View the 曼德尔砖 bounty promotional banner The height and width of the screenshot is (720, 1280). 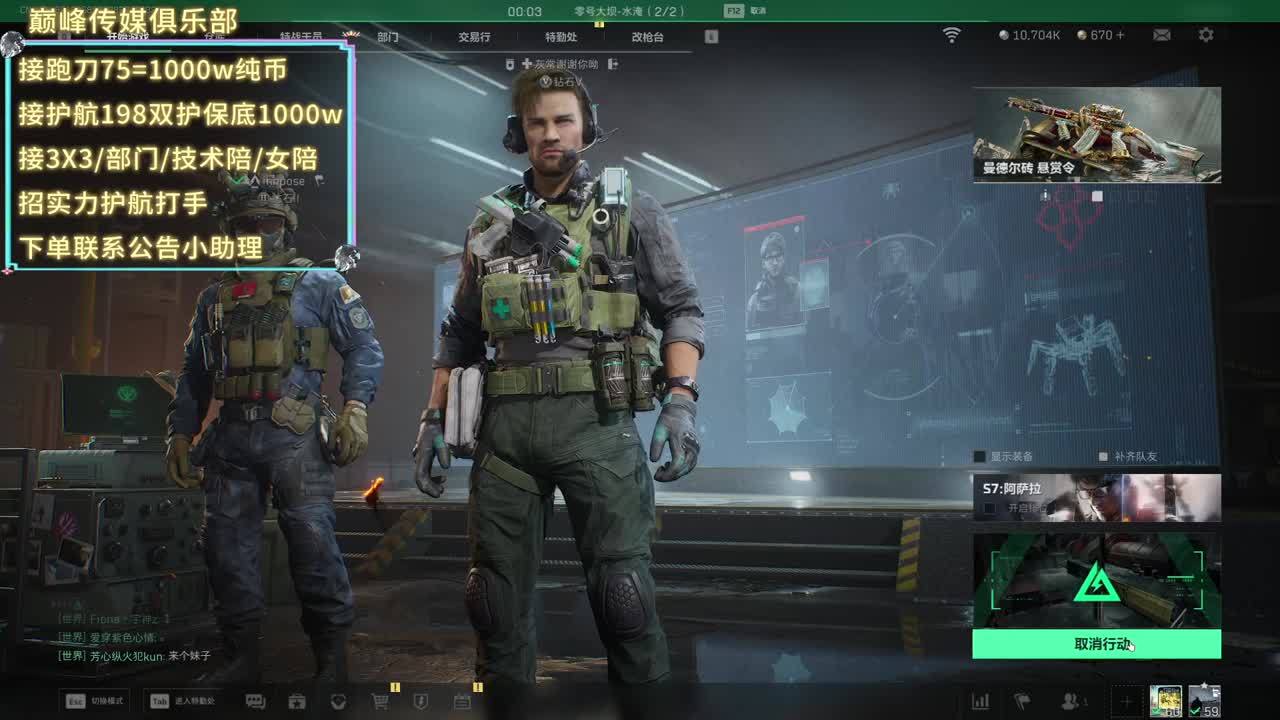1096,134
